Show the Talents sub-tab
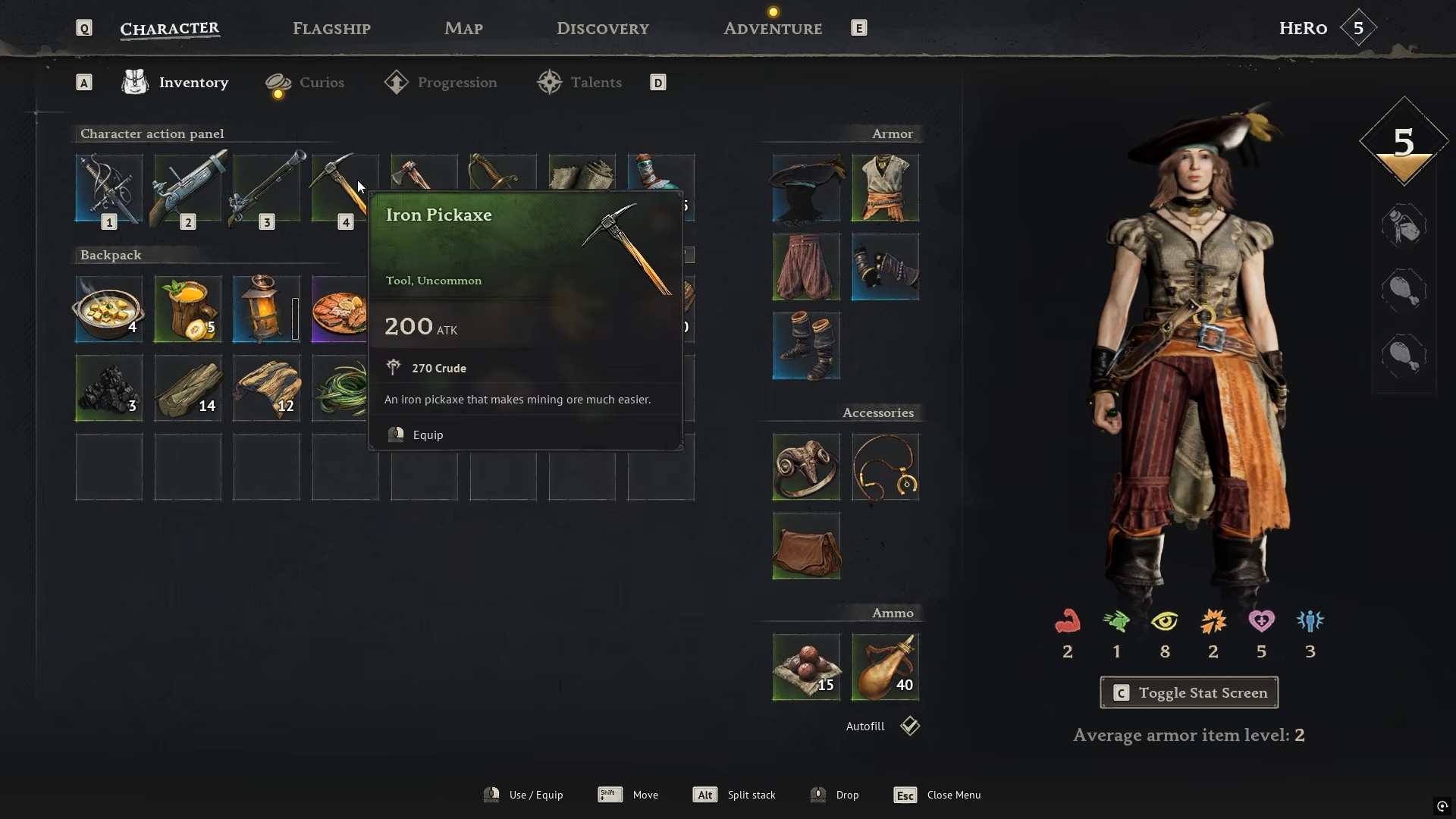1456x819 pixels. click(x=595, y=83)
